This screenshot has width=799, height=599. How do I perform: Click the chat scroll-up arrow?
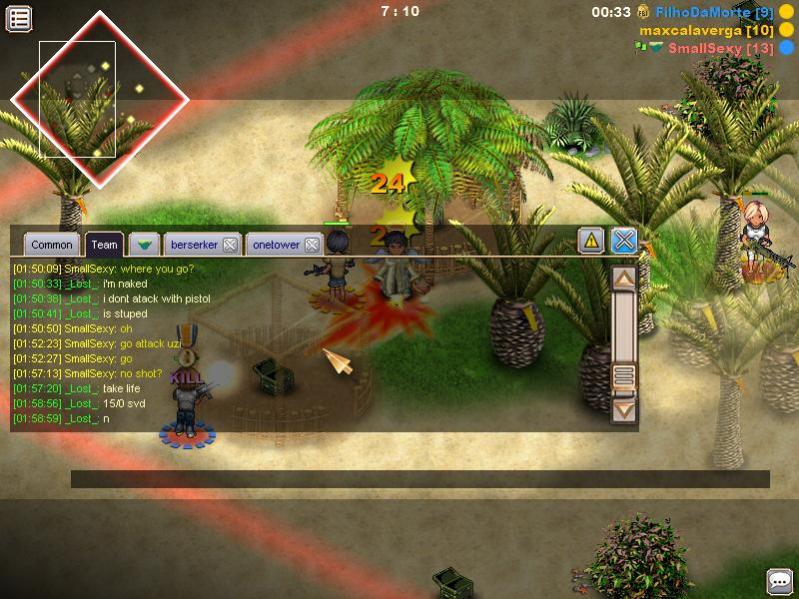624,280
